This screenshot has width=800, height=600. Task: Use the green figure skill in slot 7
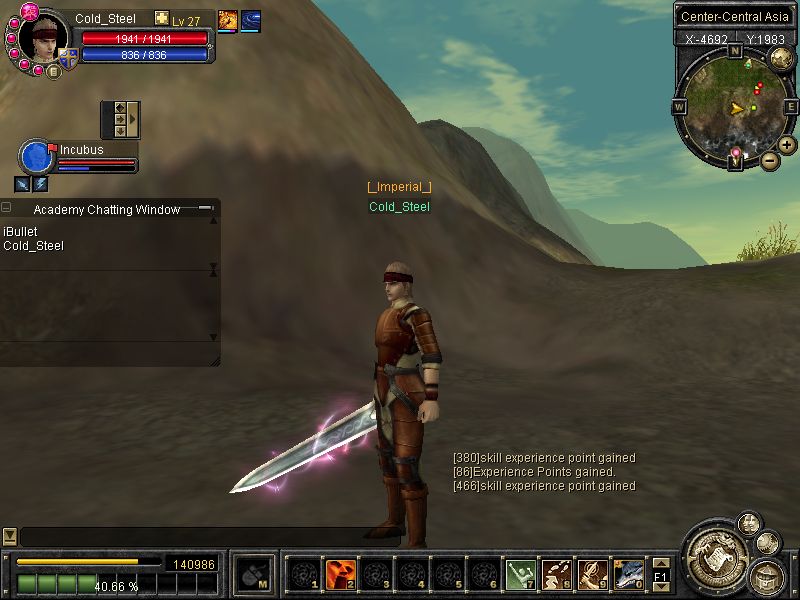pyautogui.click(x=520, y=574)
